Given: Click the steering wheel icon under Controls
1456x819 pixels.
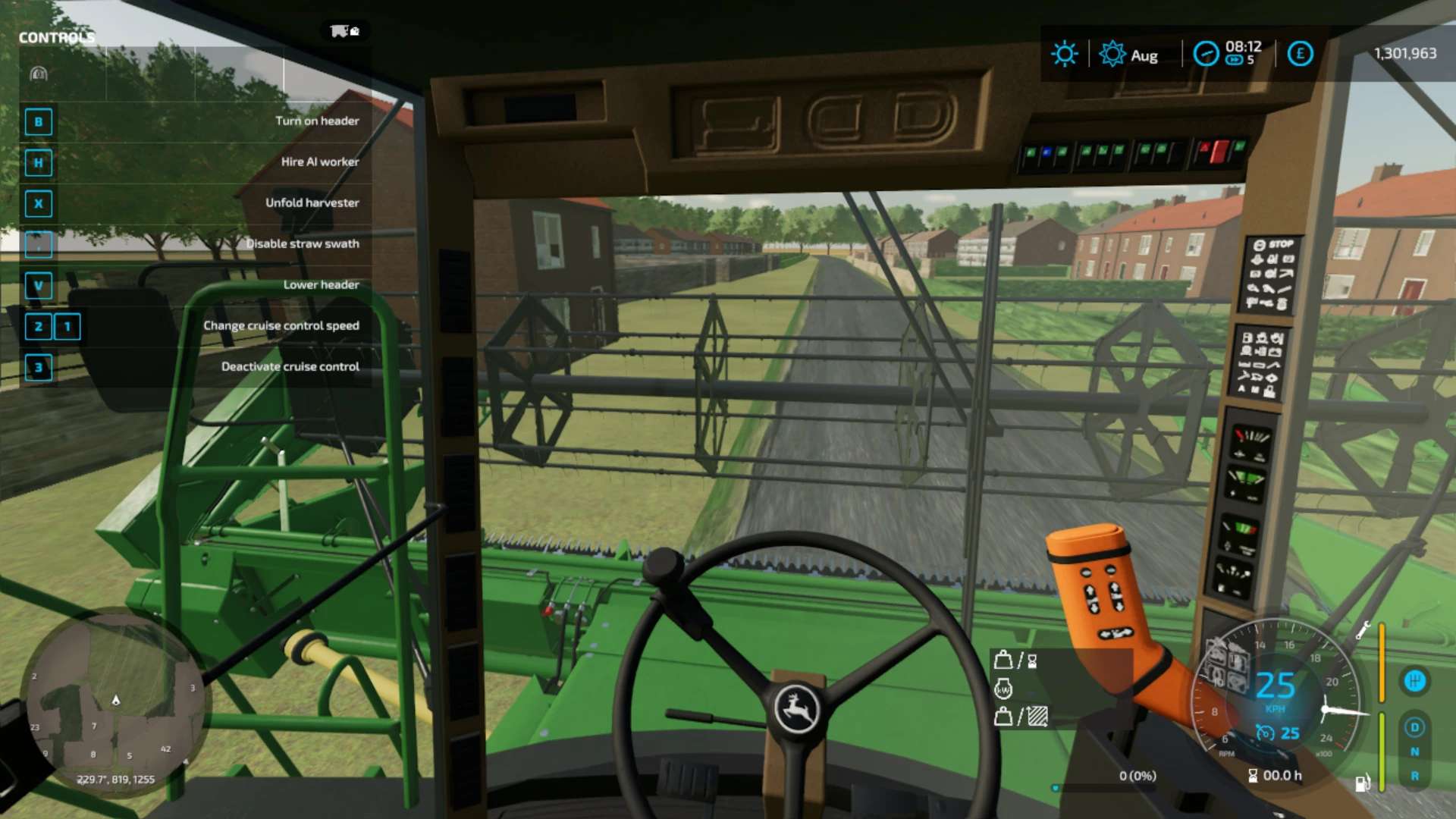Looking at the screenshot, I should coord(39,74).
